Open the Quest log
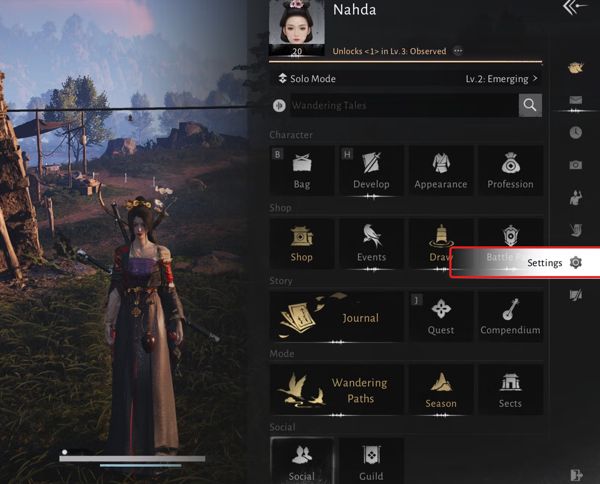The width and height of the screenshot is (600, 484). point(440,316)
